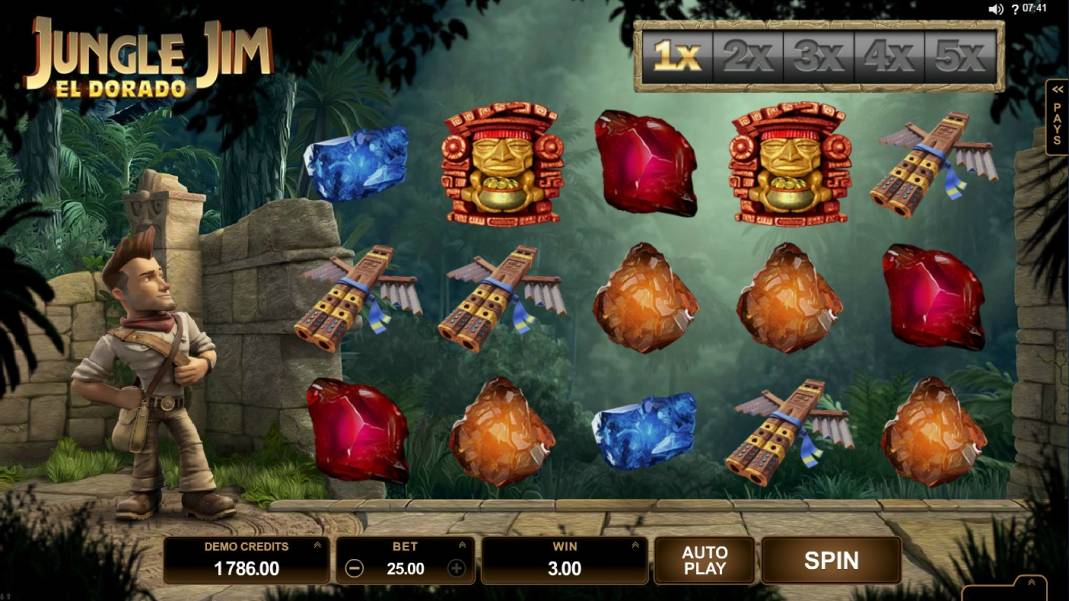This screenshot has height=601, width=1069.
Task: Decrease the bet with the minus button
Action: click(x=354, y=569)
